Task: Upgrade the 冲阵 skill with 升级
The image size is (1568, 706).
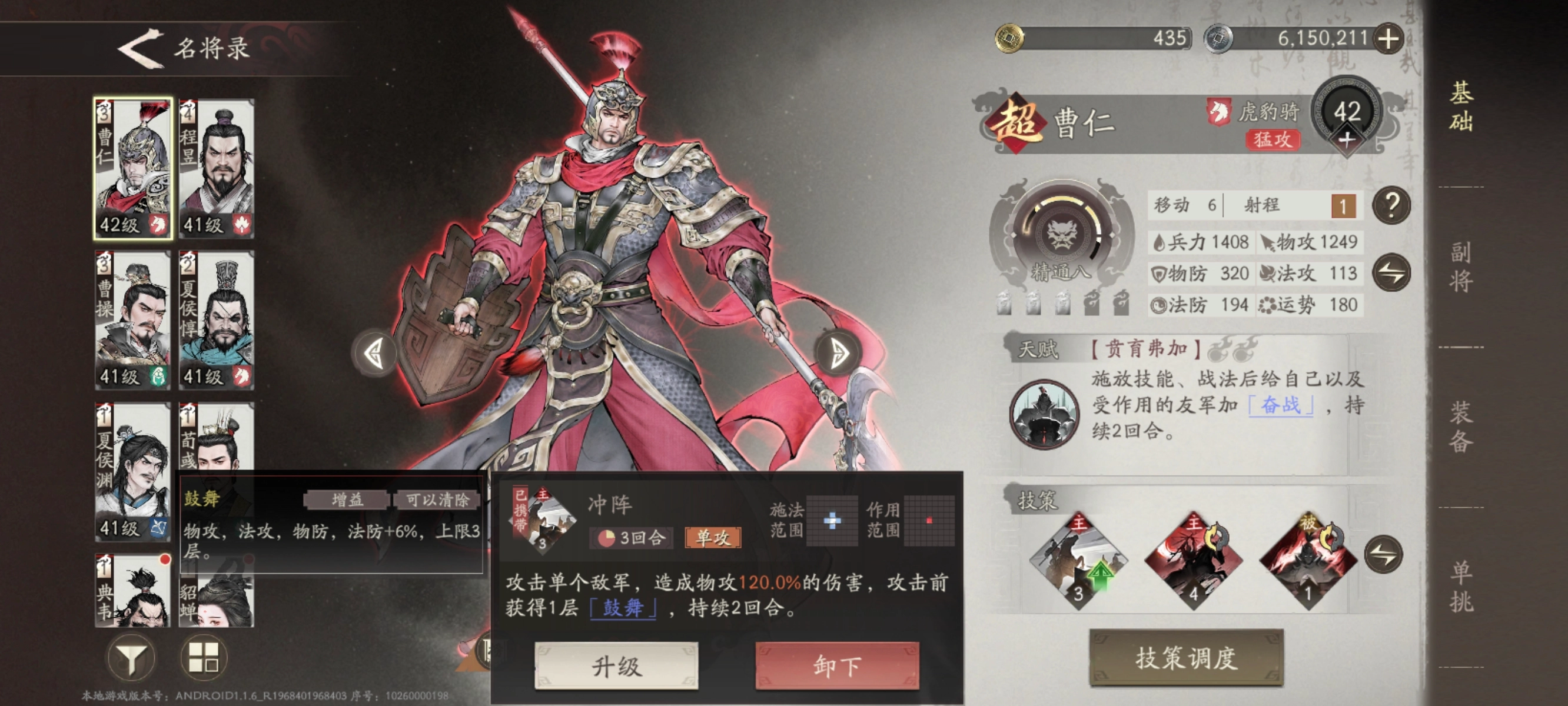Action: [x=616, y=667]
